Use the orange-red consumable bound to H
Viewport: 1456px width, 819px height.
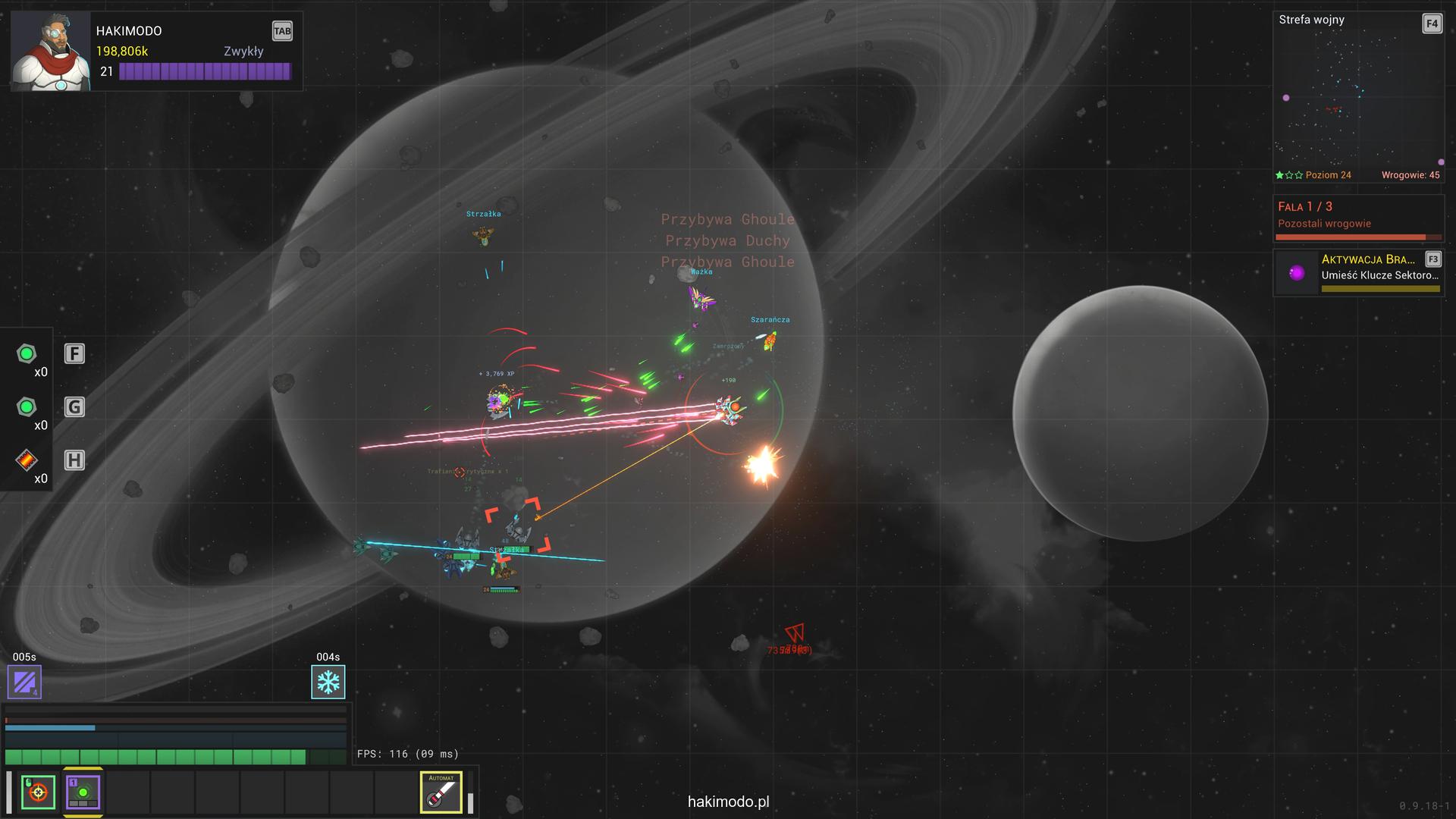27,460
